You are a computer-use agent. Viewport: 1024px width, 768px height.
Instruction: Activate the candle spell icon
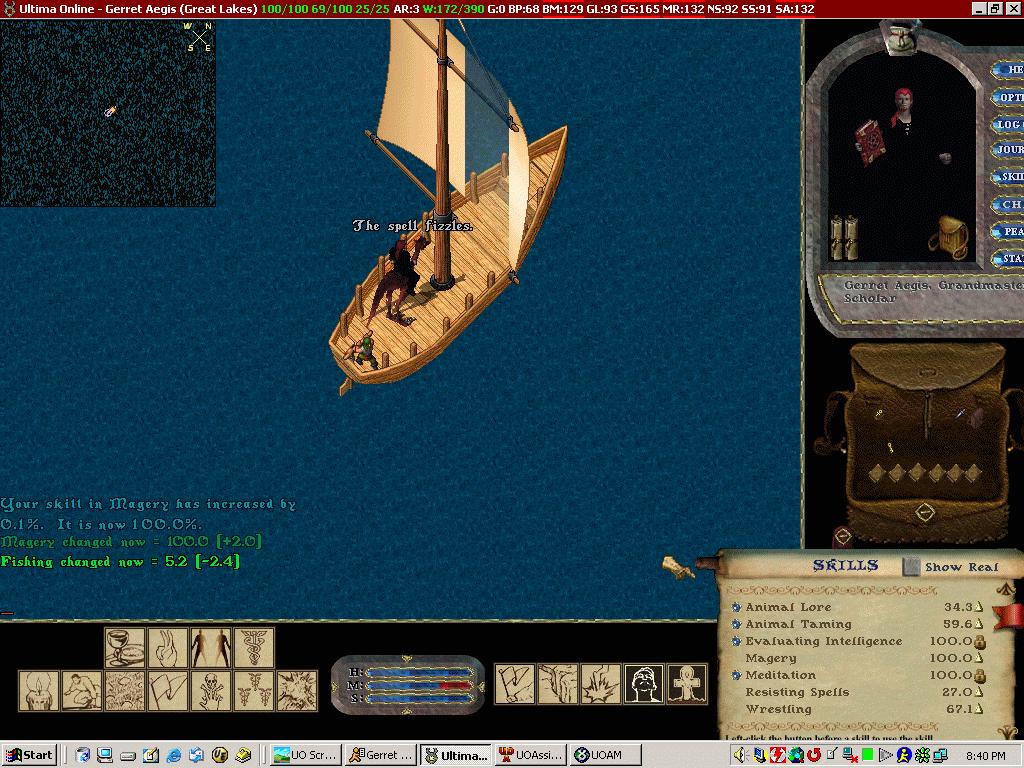point(39,690)
